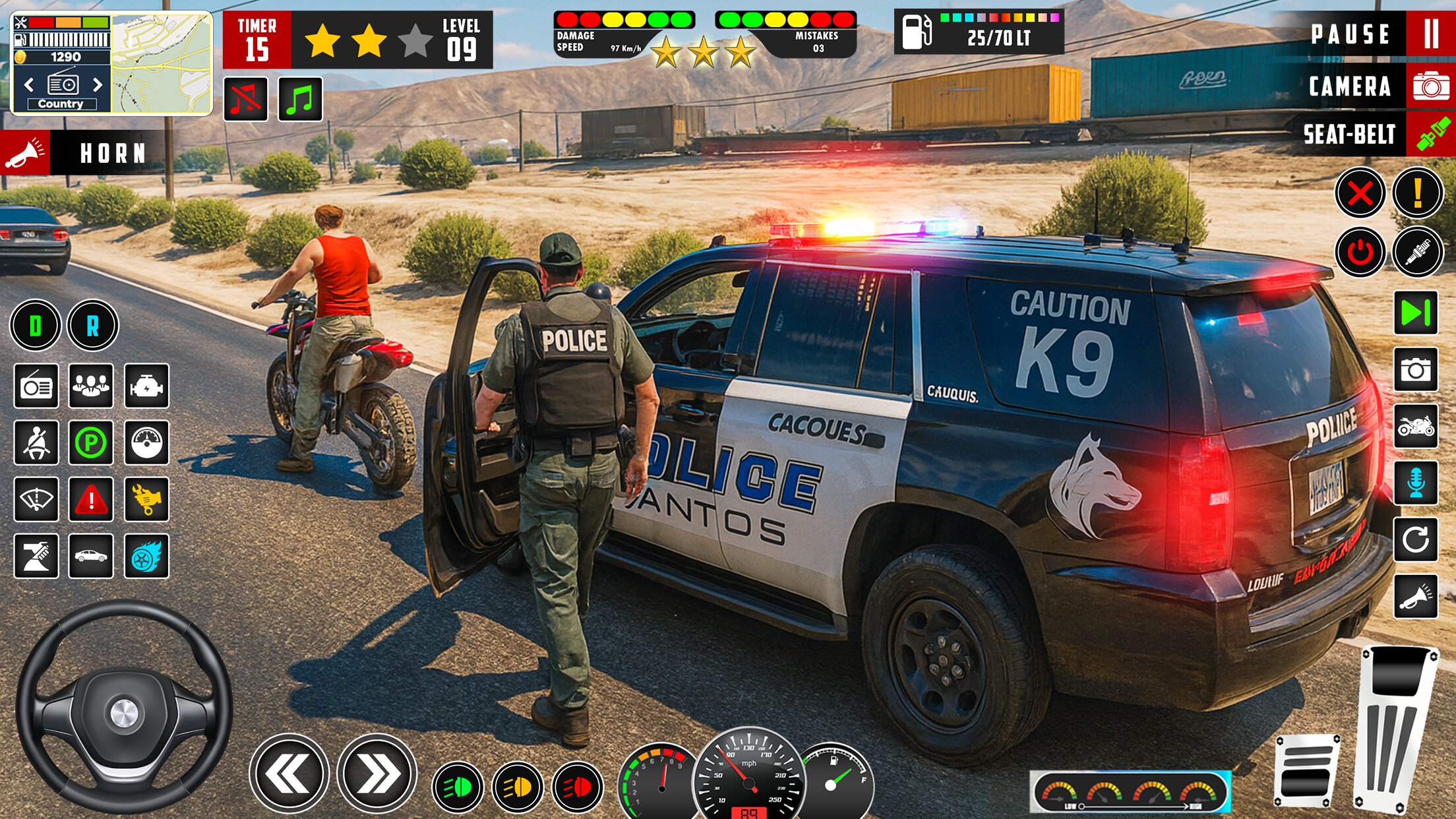Open the minimap

162,64
